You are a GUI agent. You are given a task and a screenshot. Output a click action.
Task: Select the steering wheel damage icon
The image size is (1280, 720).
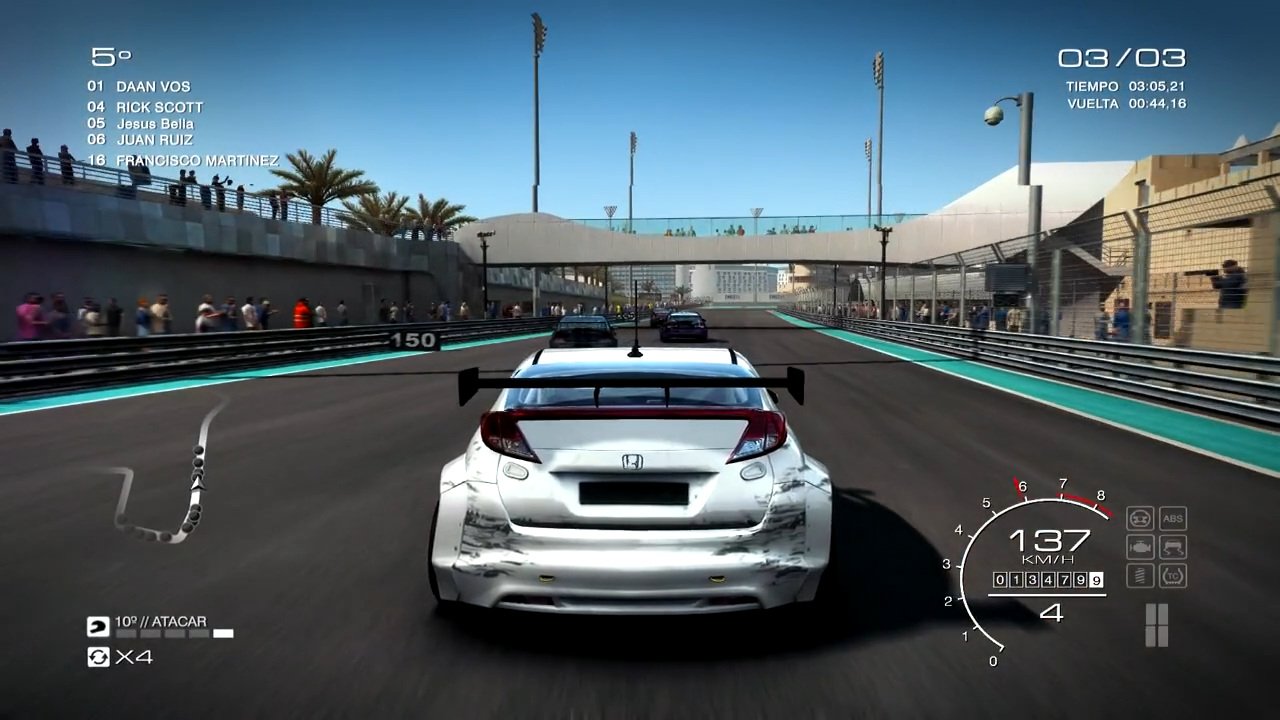click(x=1140, y=518)
